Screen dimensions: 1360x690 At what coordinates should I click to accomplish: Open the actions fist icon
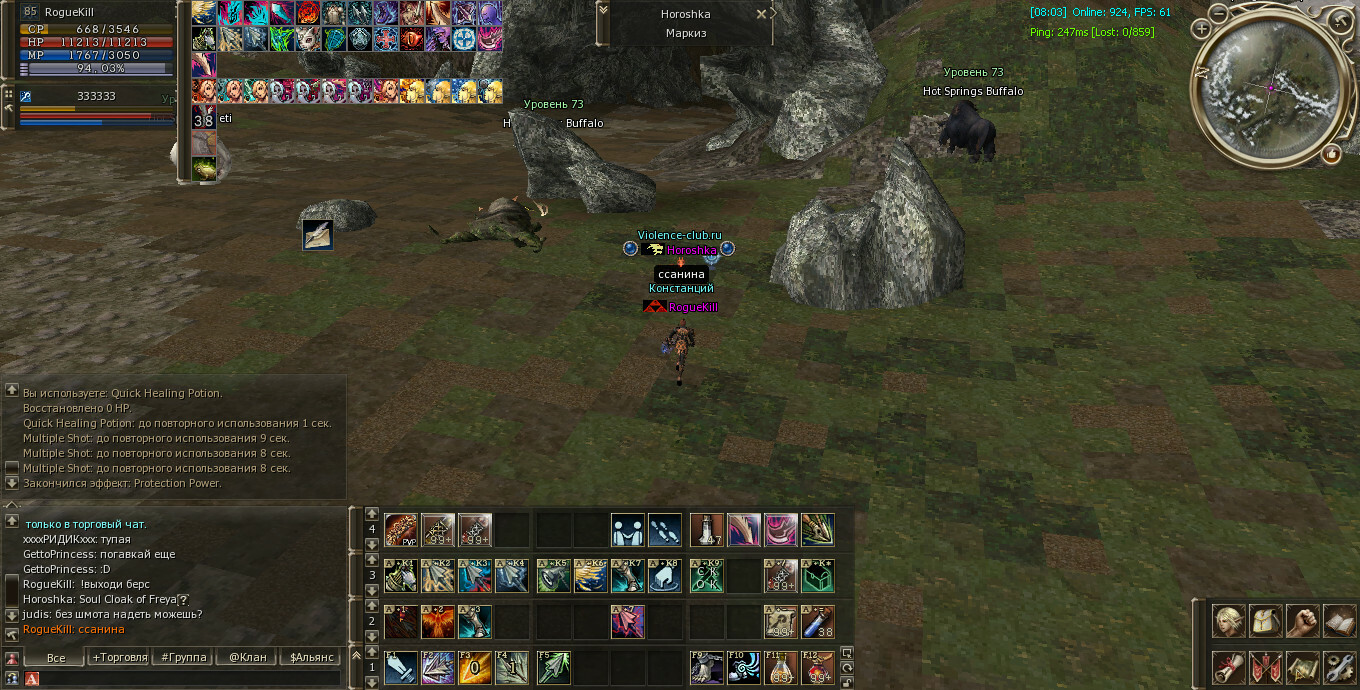(1302, 621)
